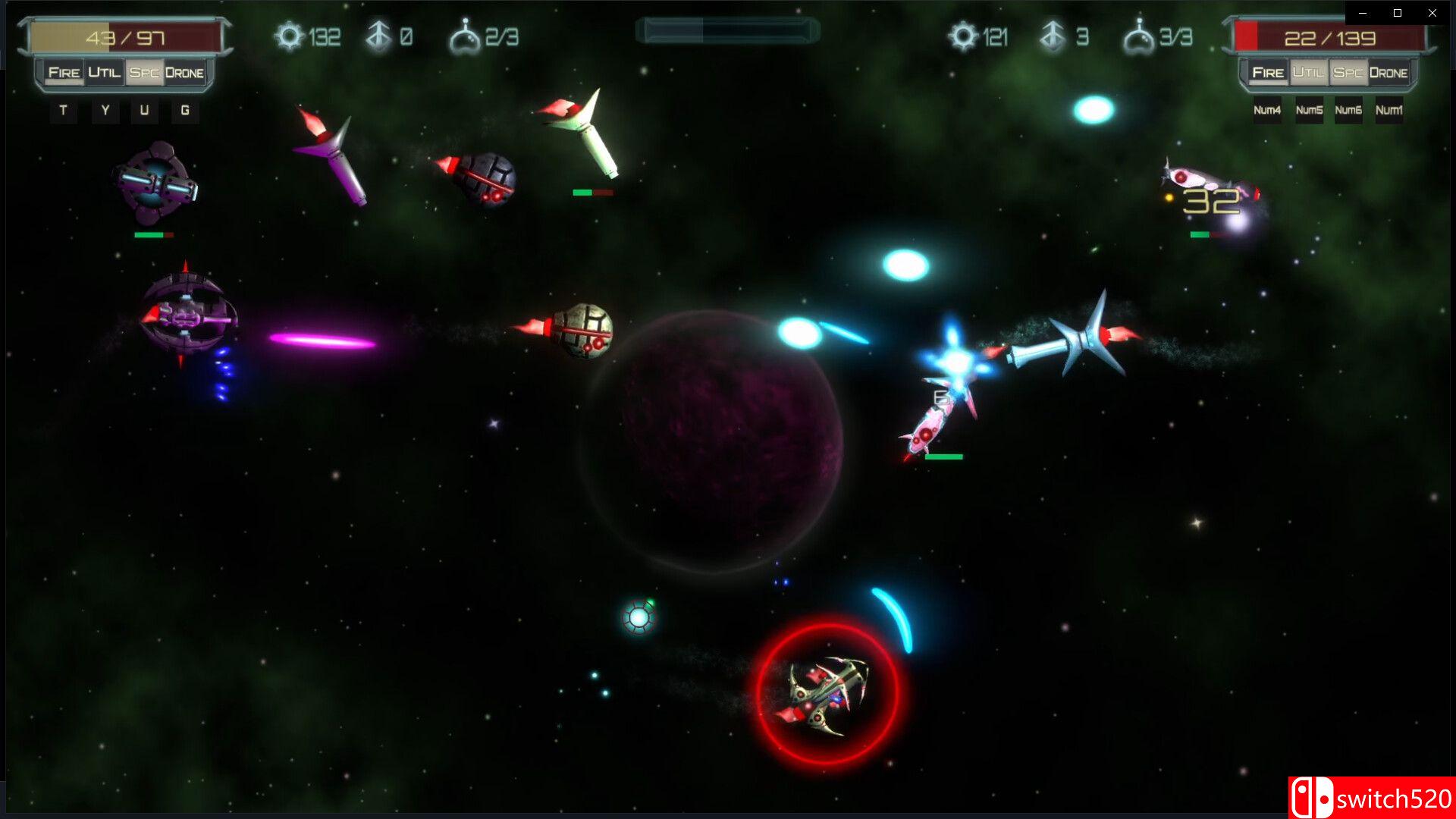Close the game window
1456x819 pixels.
click(1432, 13)
